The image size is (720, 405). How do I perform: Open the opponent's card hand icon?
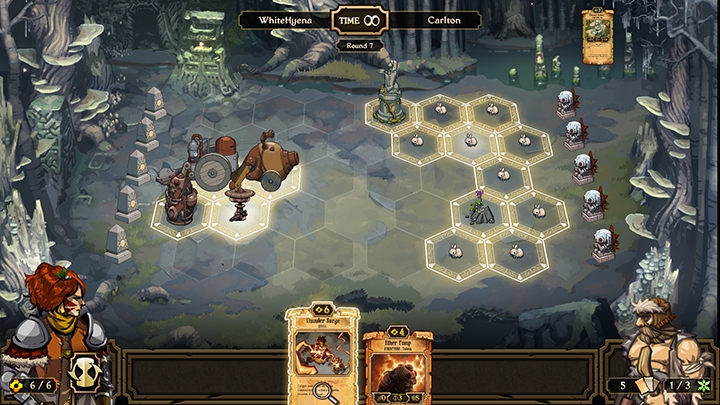[x=649, y=385]
